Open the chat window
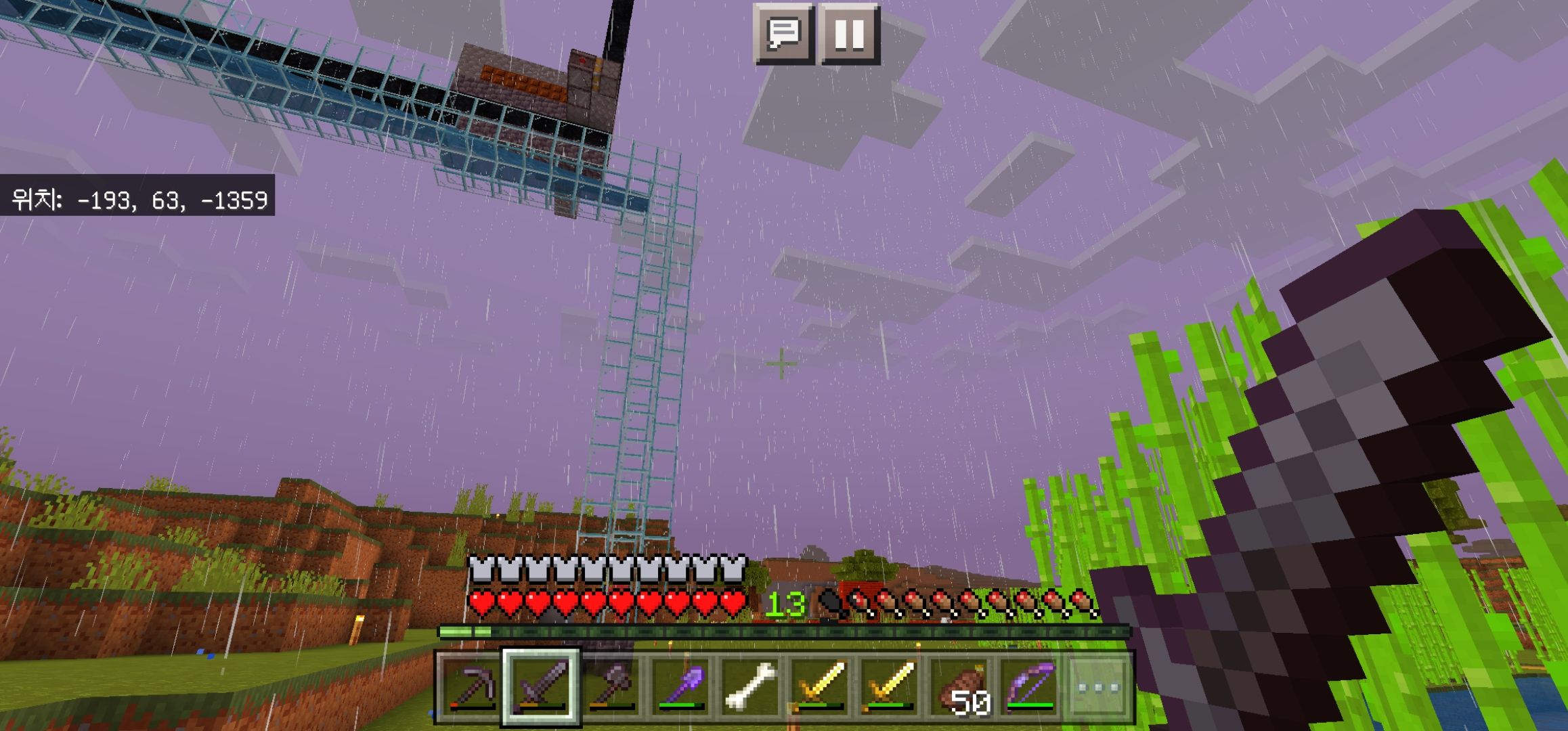This screenshot has width=1568, height=731. pos(783,34)
